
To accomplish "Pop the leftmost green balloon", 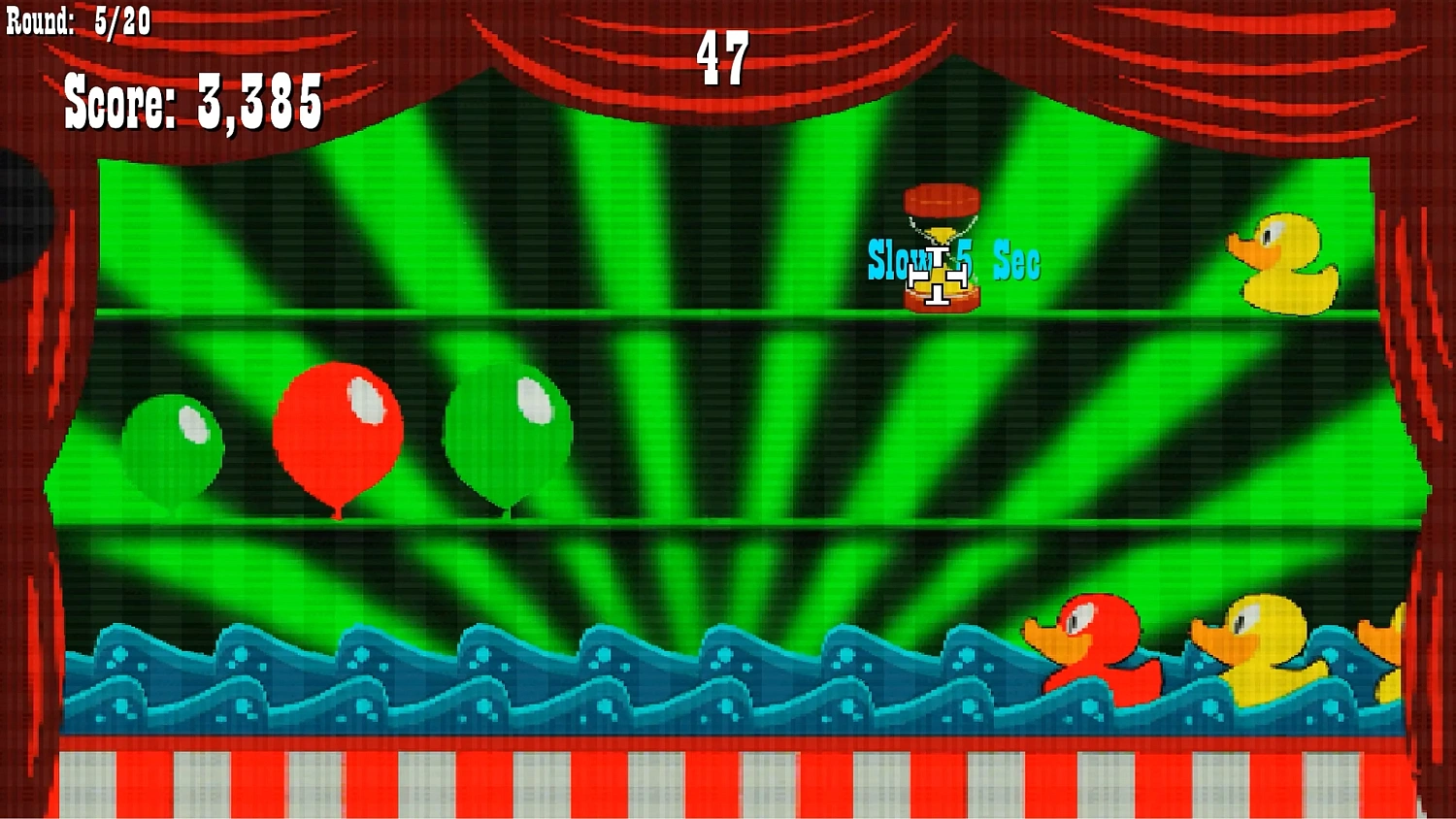I will 173,446.
